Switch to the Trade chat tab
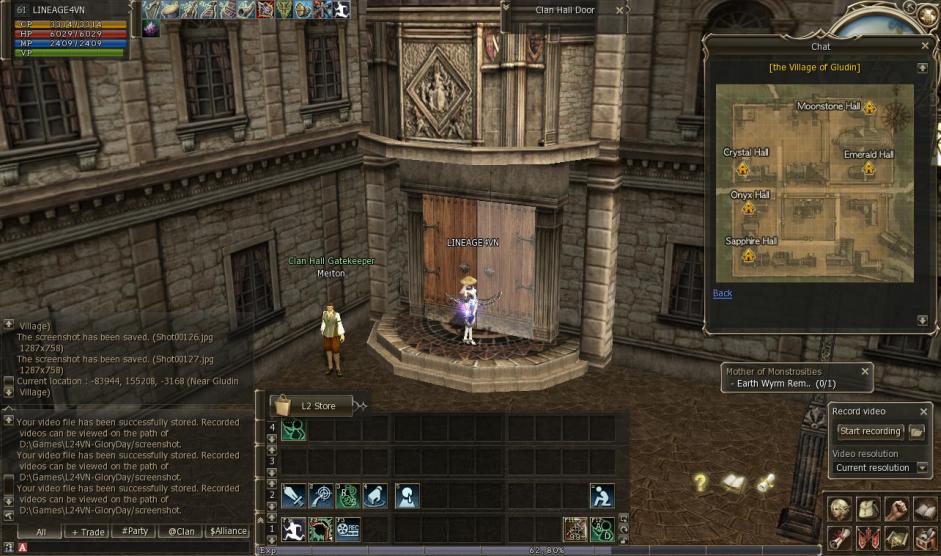The width and height of the screenshot is (941, 556). [x=87, y=532]
